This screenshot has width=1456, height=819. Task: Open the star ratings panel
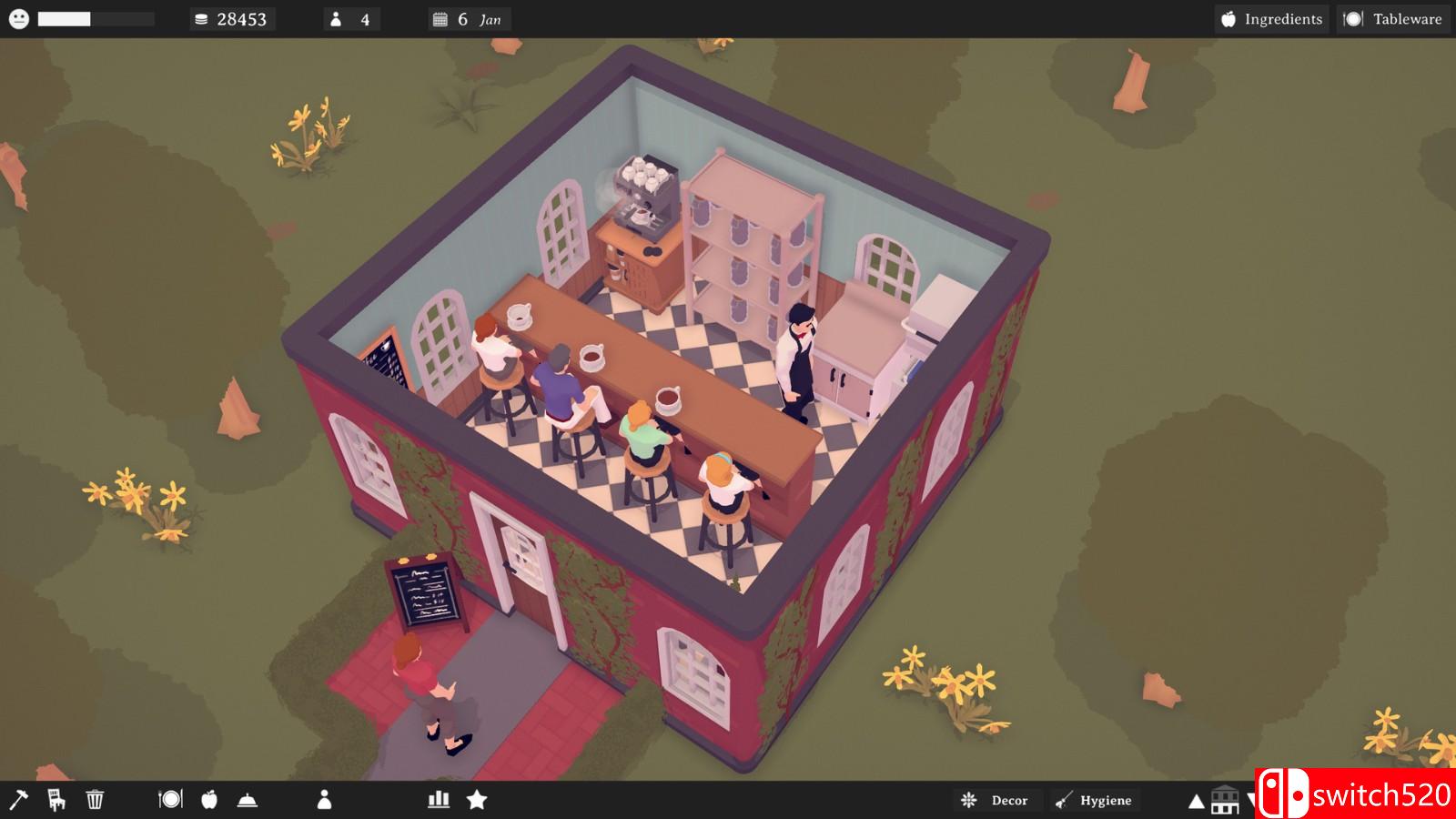[477, 800]
